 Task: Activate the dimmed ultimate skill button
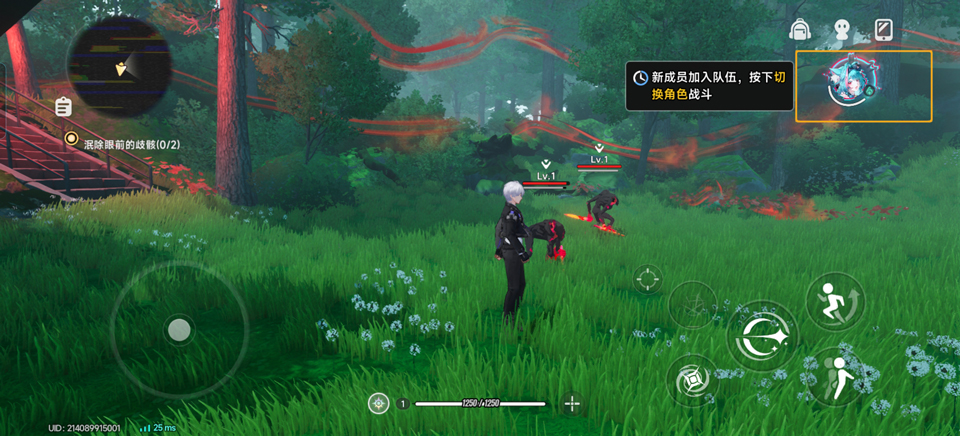coord(692,304)
